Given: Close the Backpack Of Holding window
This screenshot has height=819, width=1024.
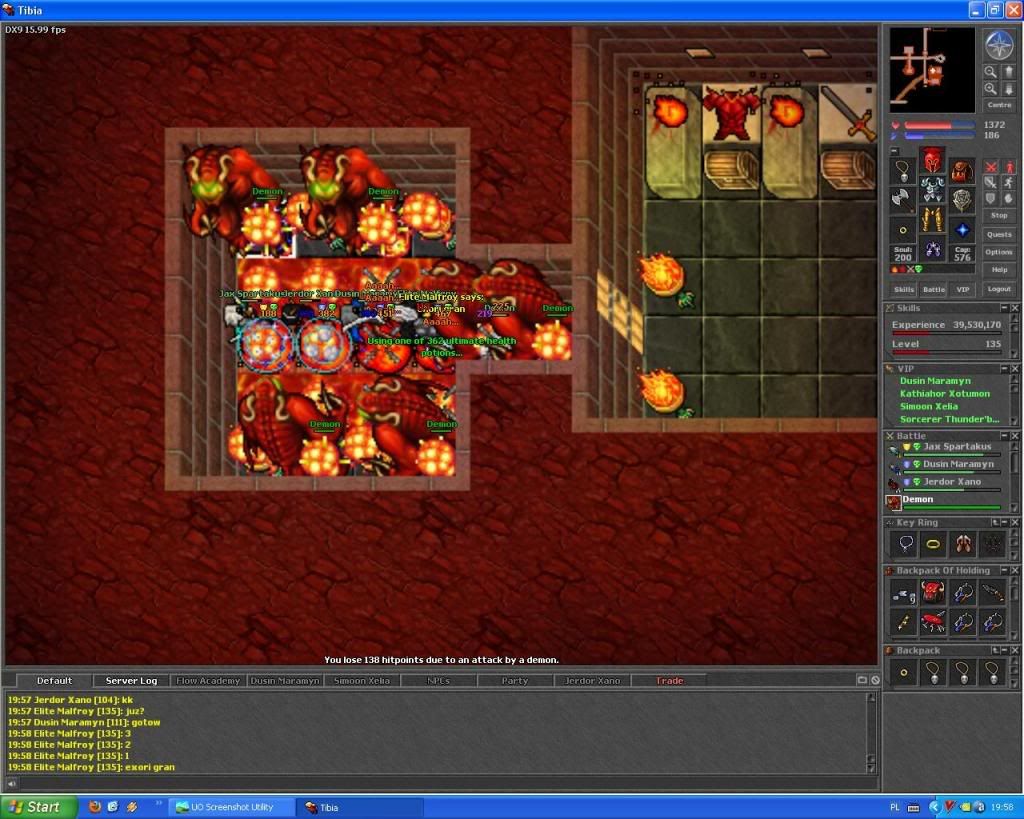Looking at the screenshot, I should [1015, 571].
